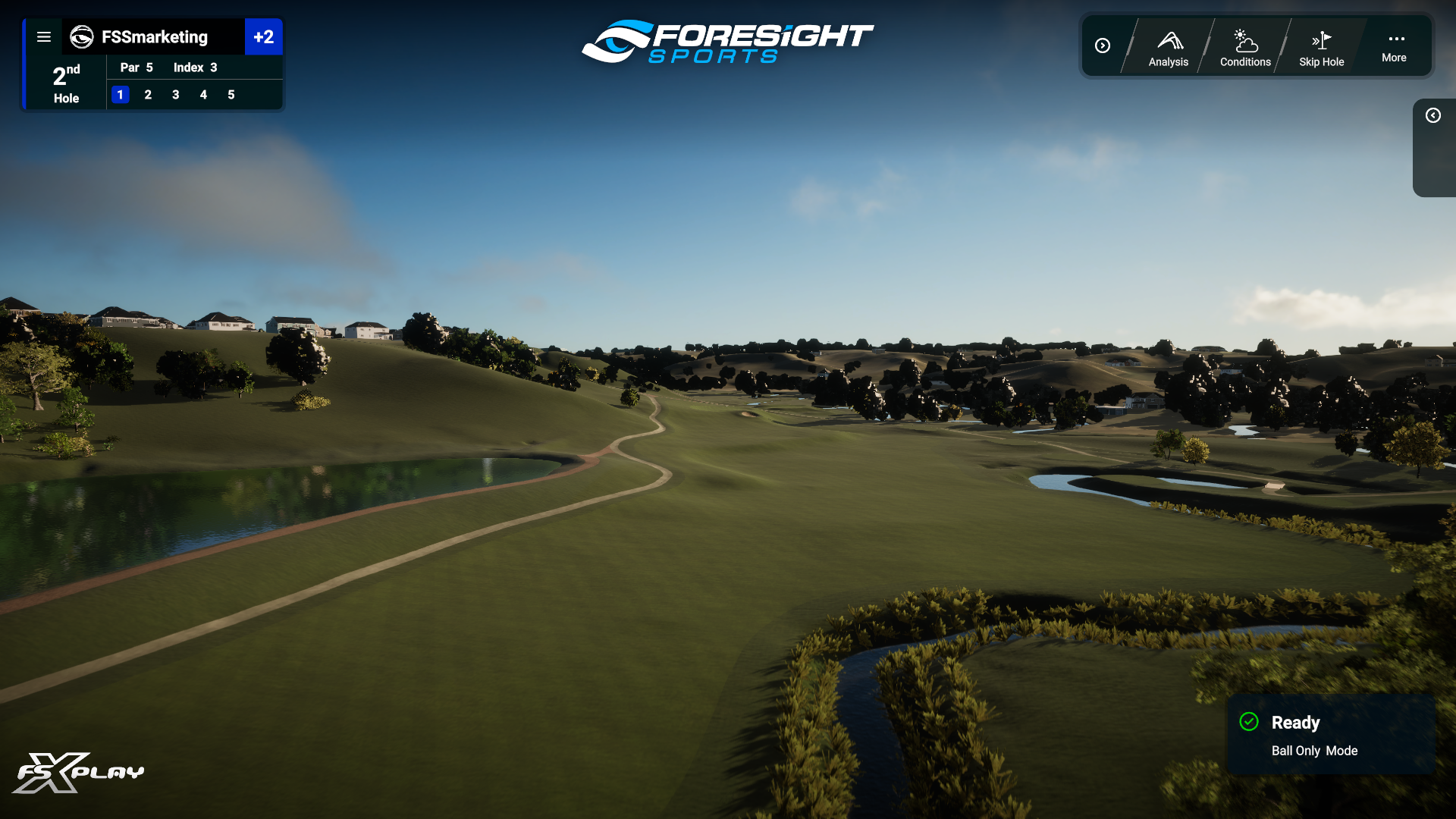1456x819 pixels.
Task: Collapse the top toolbar with the arrow
Action: click(1103, 46)
